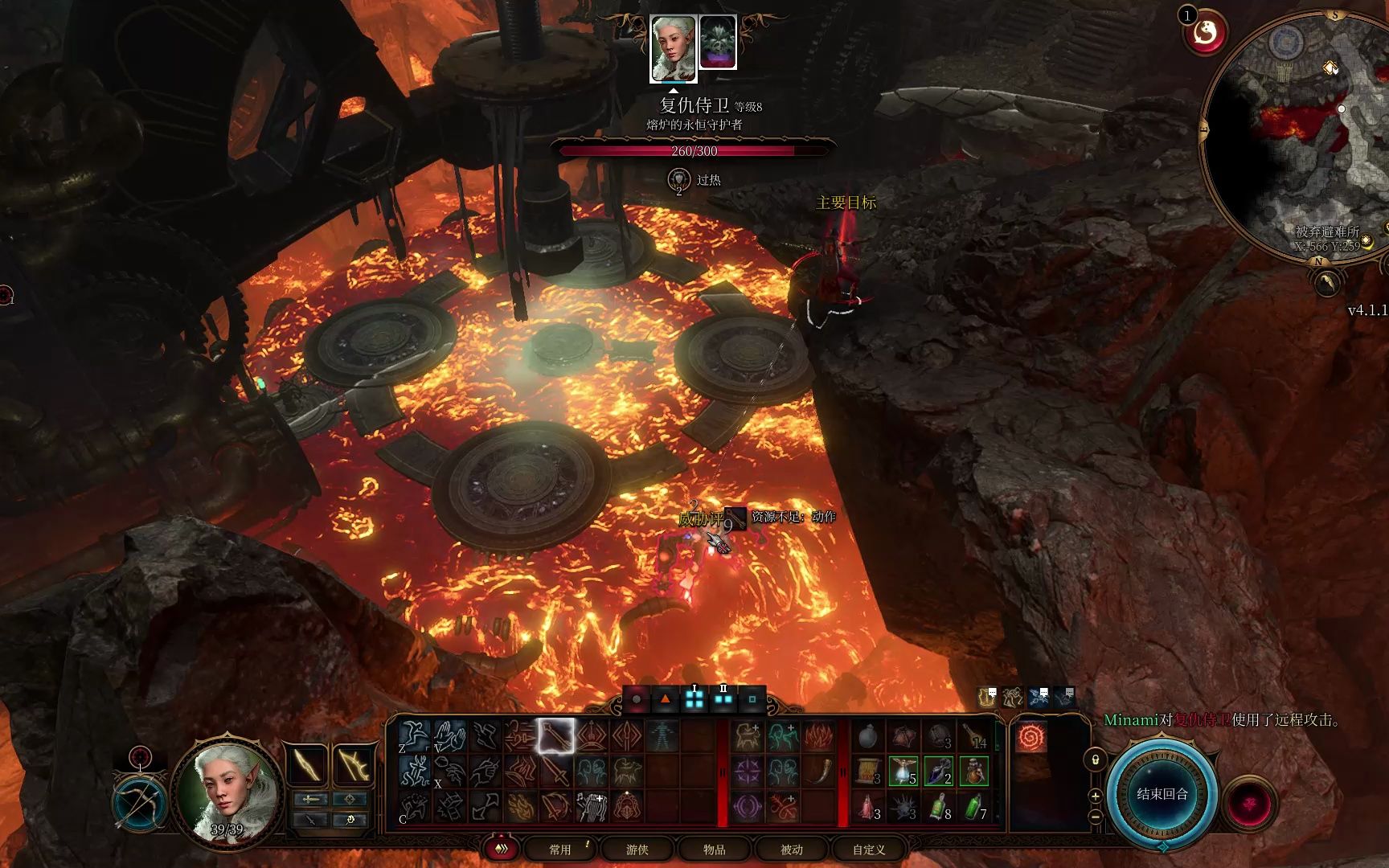The image size is (1389, 868).
Task: Select the scroll item with count 3
Action: 868,772
